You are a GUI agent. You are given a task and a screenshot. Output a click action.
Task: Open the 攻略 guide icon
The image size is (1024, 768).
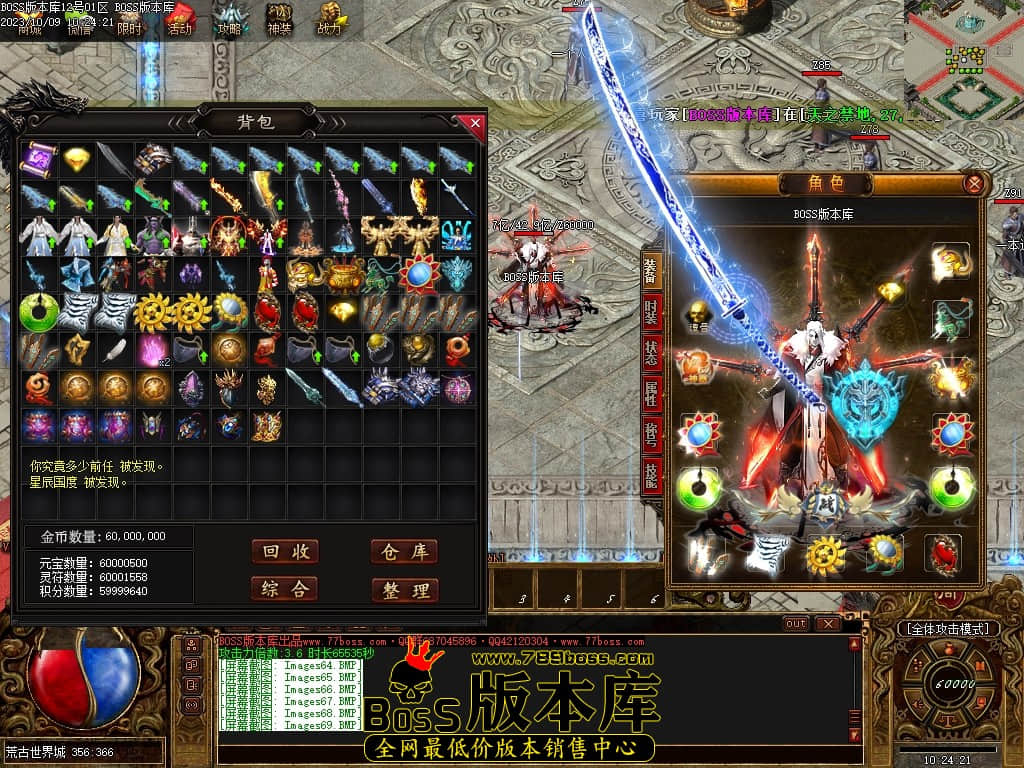(x=230, y=19)
